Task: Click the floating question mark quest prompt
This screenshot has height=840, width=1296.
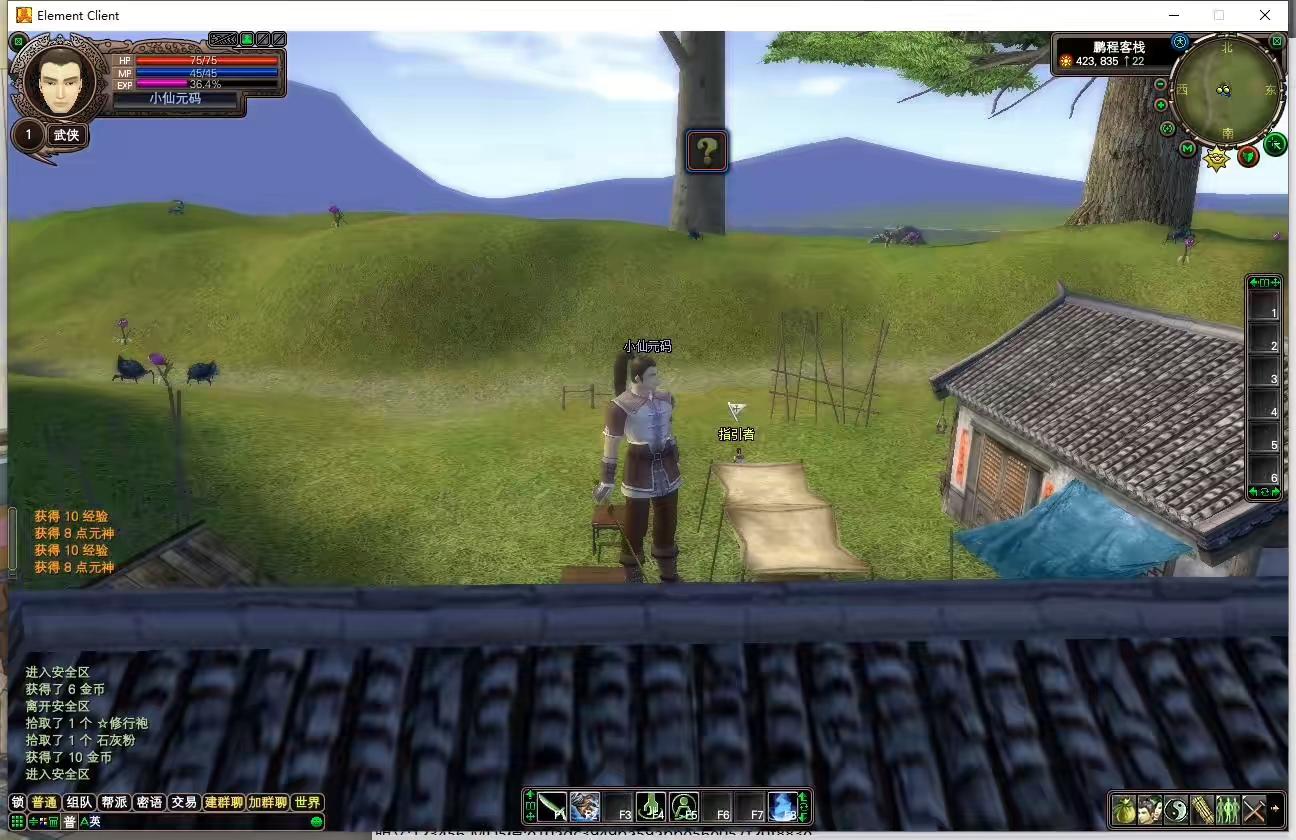Action: coord(707,151)
